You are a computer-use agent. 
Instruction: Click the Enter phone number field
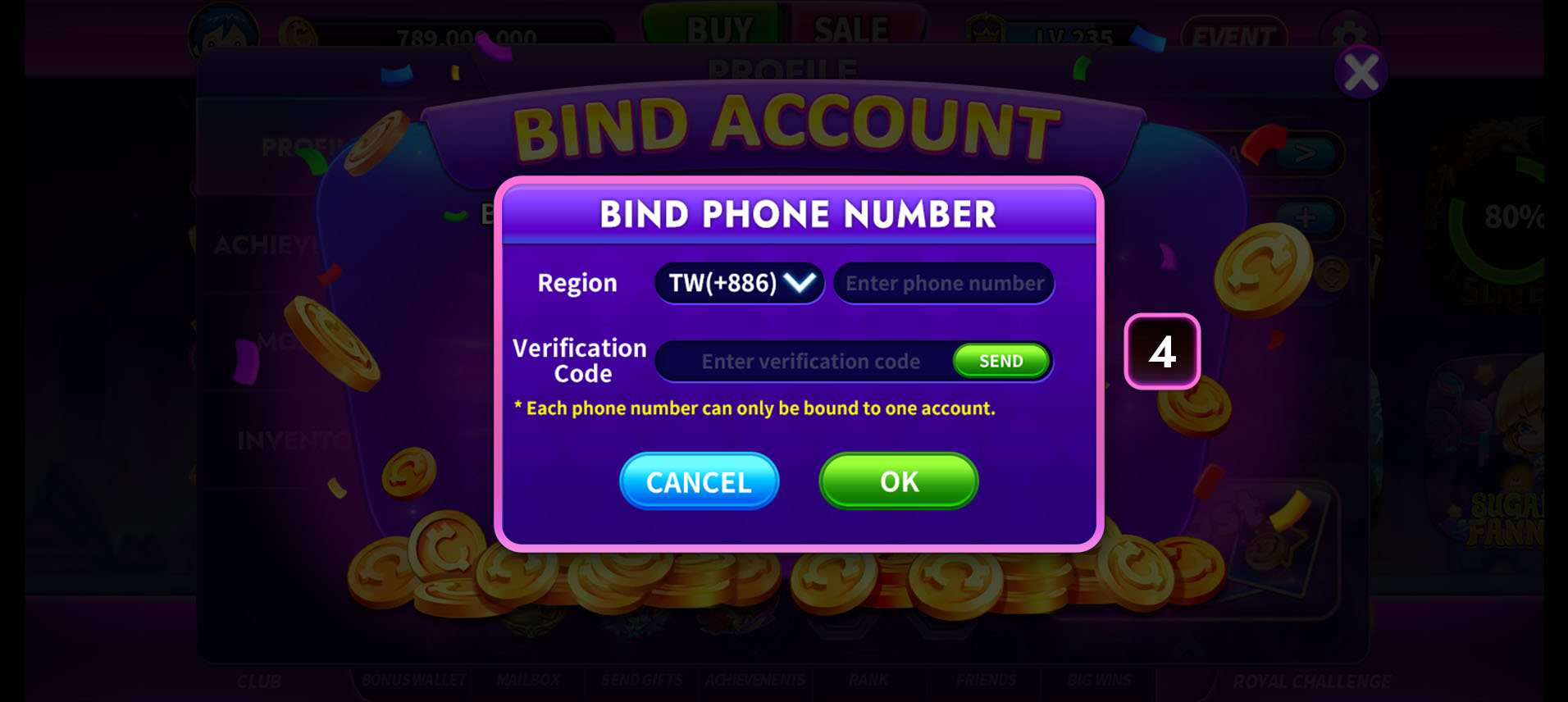click(x=943, y=282)
